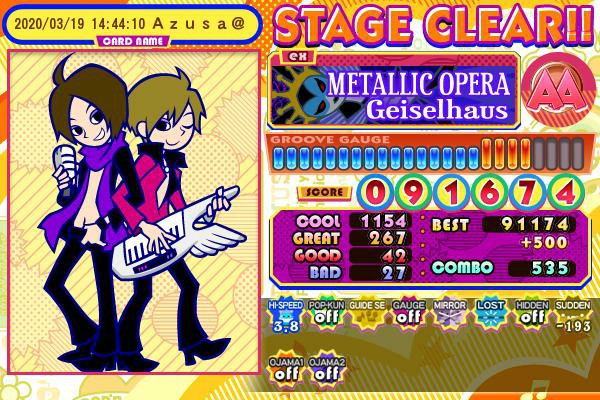The width and height of the screenshot is (600, 400).
Task: Select the HI-SPEED option icon
Action: click(283, 318)
